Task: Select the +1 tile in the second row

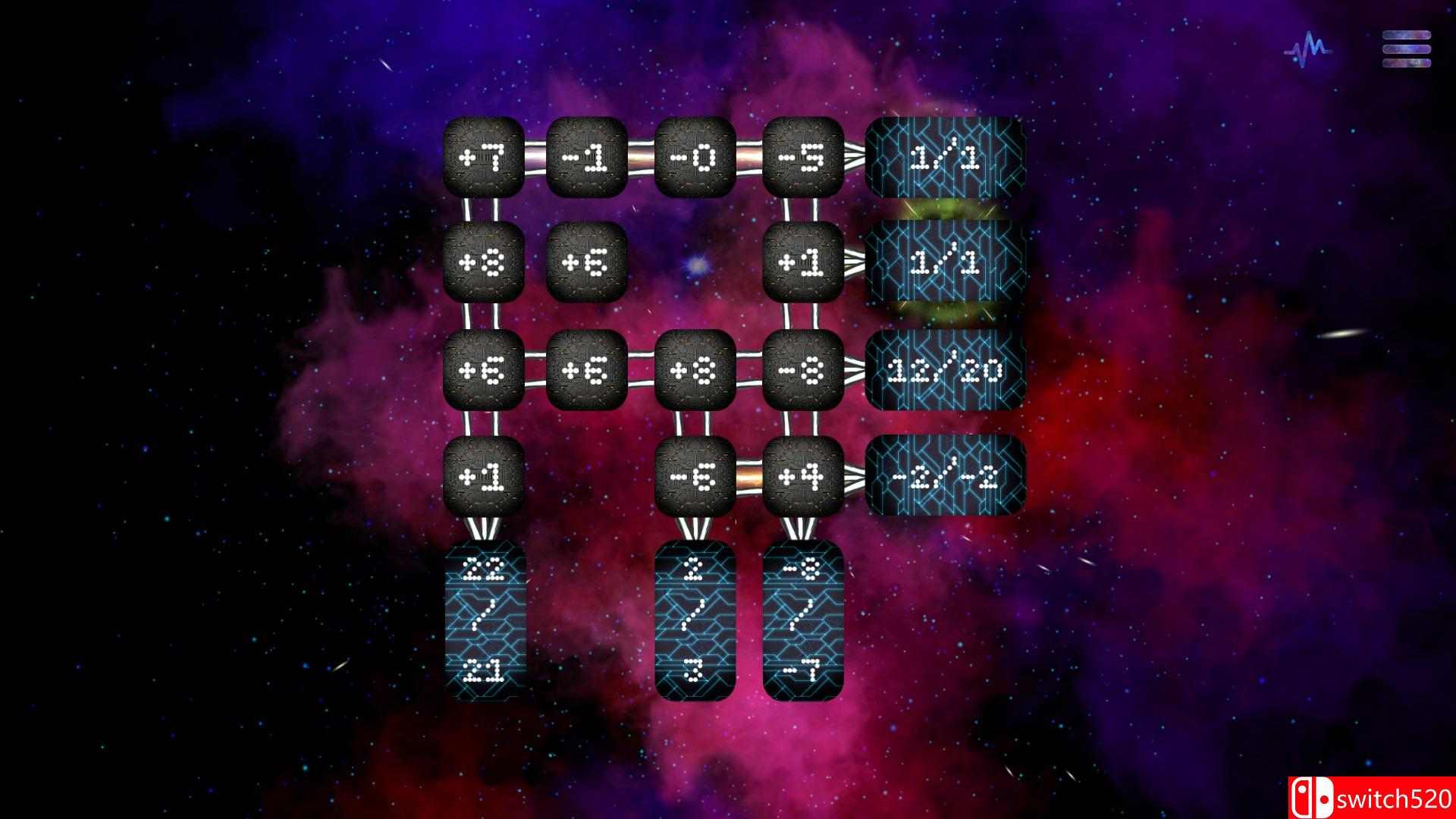Action: point(805,262)
